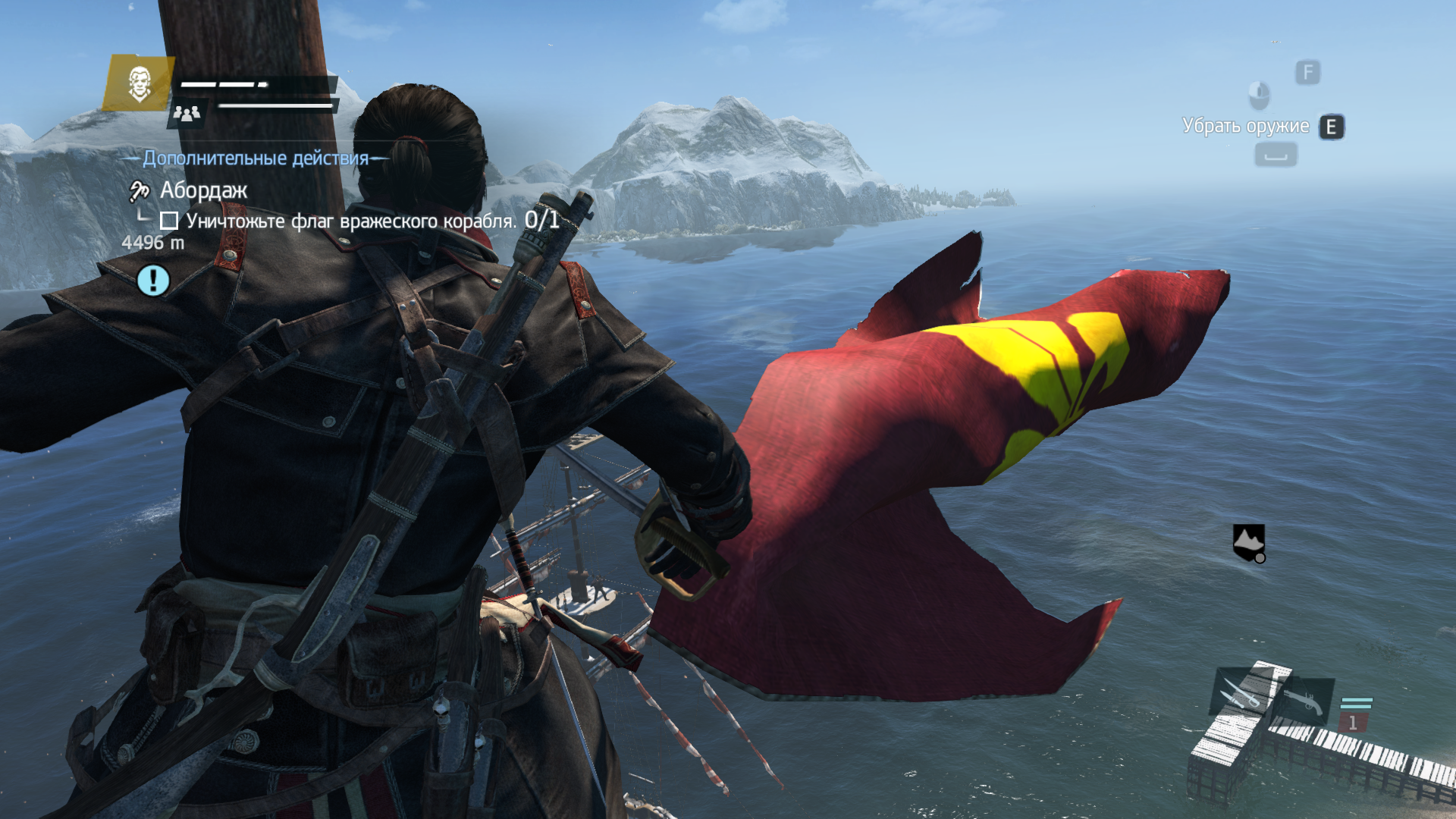The width and height of the screenshot is (1456, 819).
Task: Open the Абордаж objective tracker
Action: pos(202,190)
